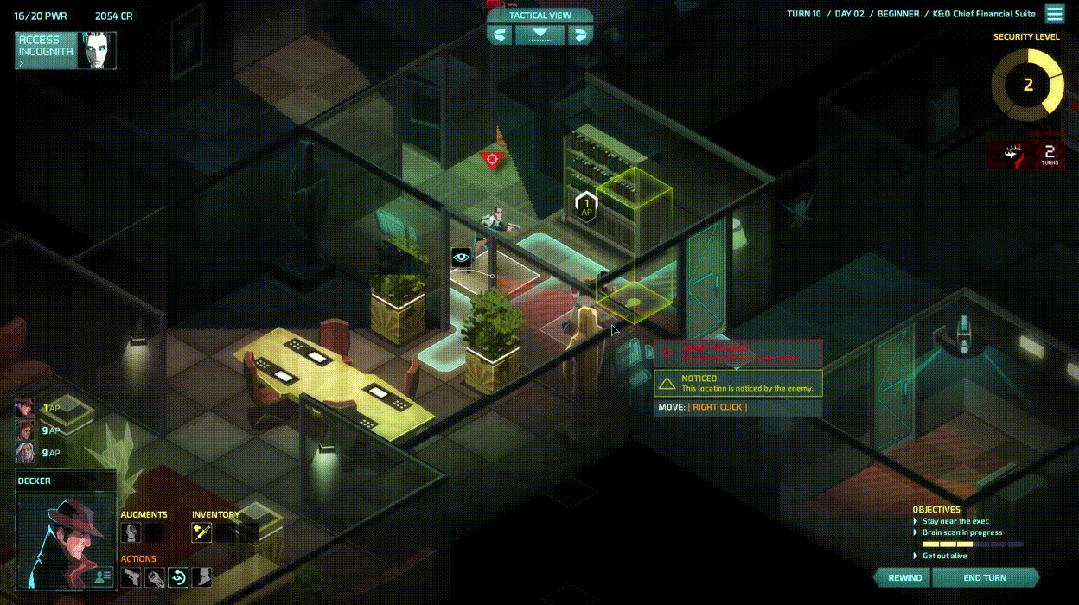This screenshot has height=605, width=1079.
Task: Use the item in Decker's first inventory slot
Action: coord(202,533)
